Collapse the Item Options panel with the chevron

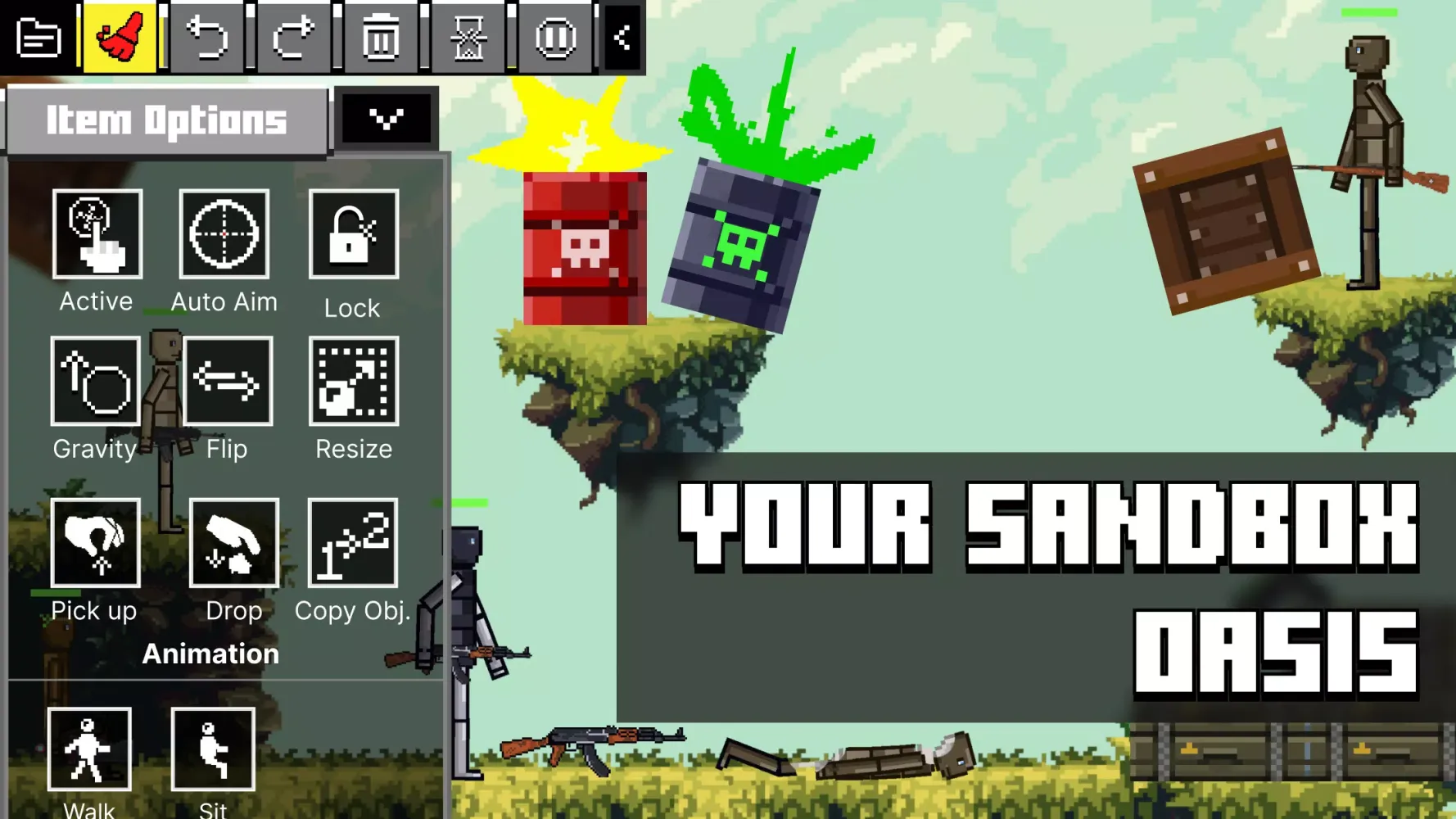[x=387, y=117]
